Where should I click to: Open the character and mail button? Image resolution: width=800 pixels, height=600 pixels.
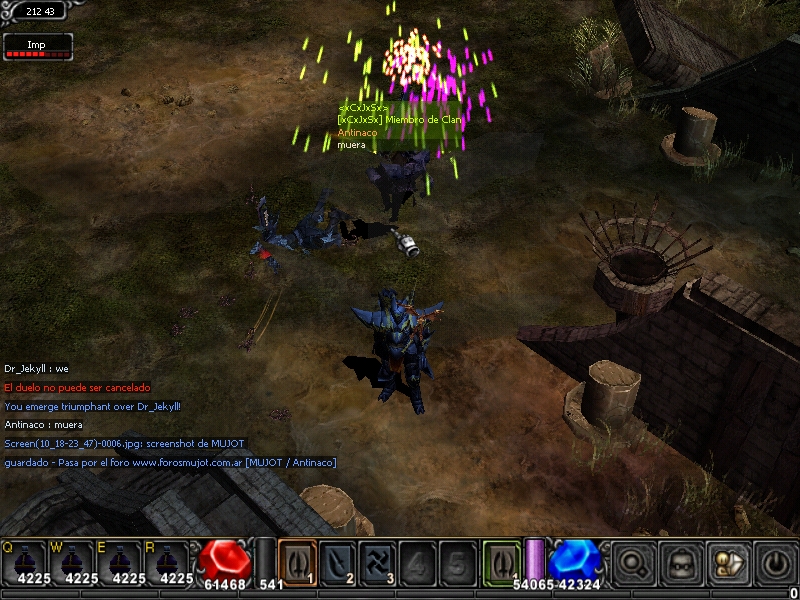click(725, 563)
